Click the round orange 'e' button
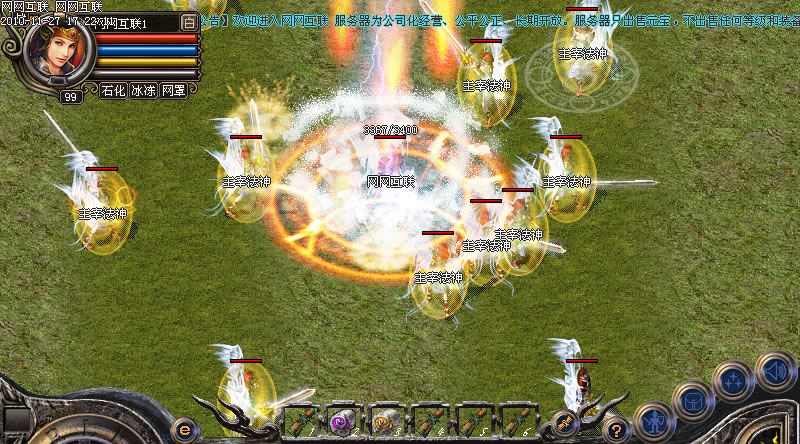The image size is (800, 444). (x=183, y=428)
